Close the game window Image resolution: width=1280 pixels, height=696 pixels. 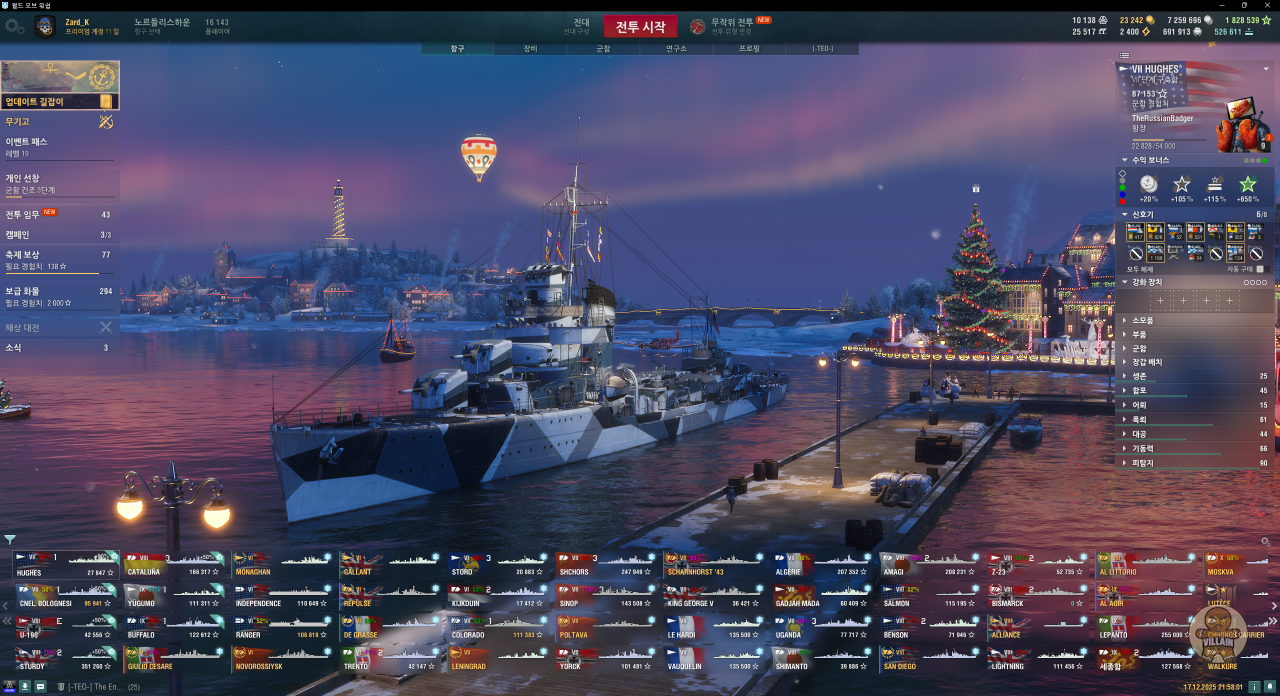pyautogui.click(x=1269, y=5)
